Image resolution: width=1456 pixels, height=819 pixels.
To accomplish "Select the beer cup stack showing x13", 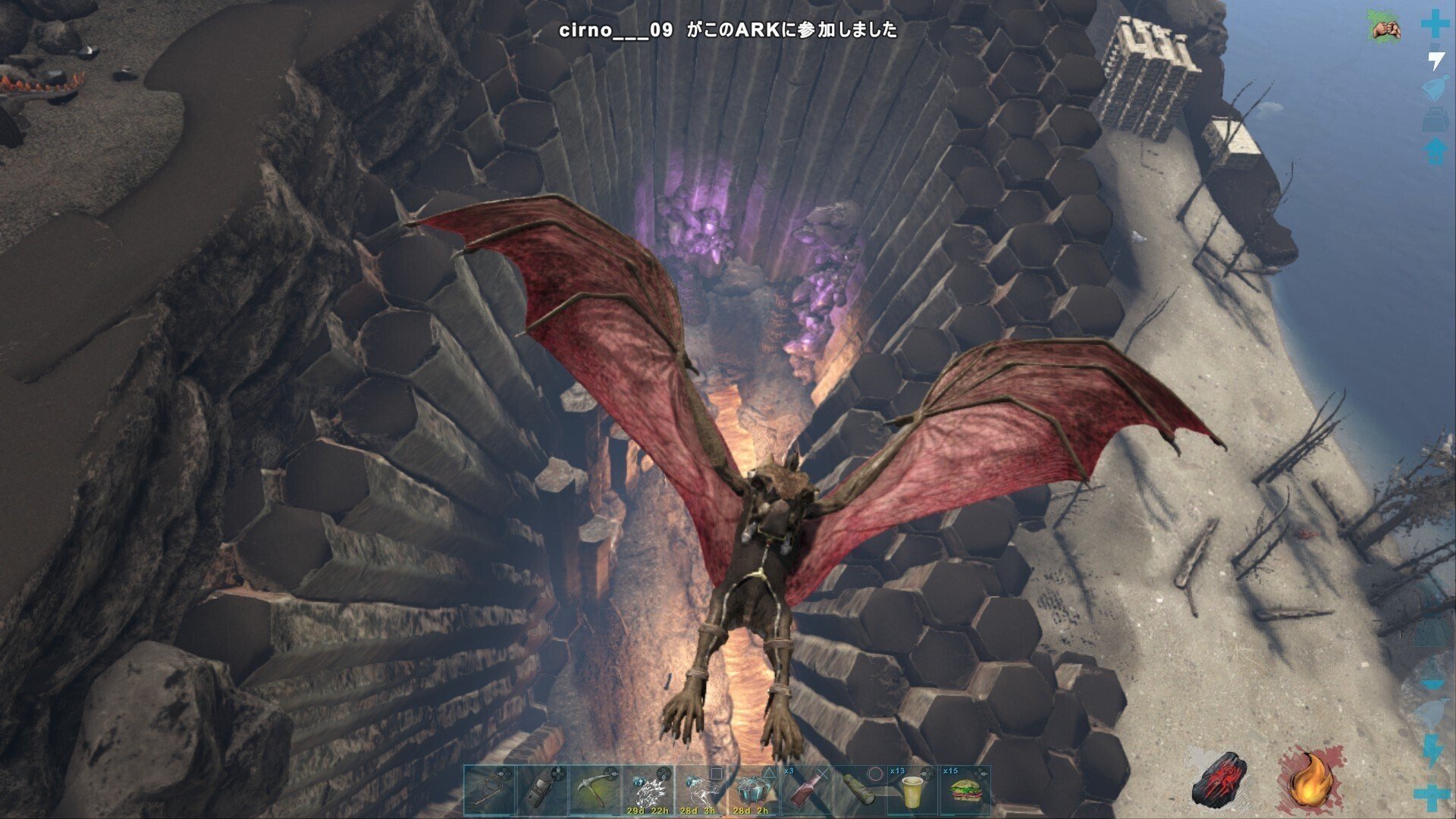I will (914, 791).
